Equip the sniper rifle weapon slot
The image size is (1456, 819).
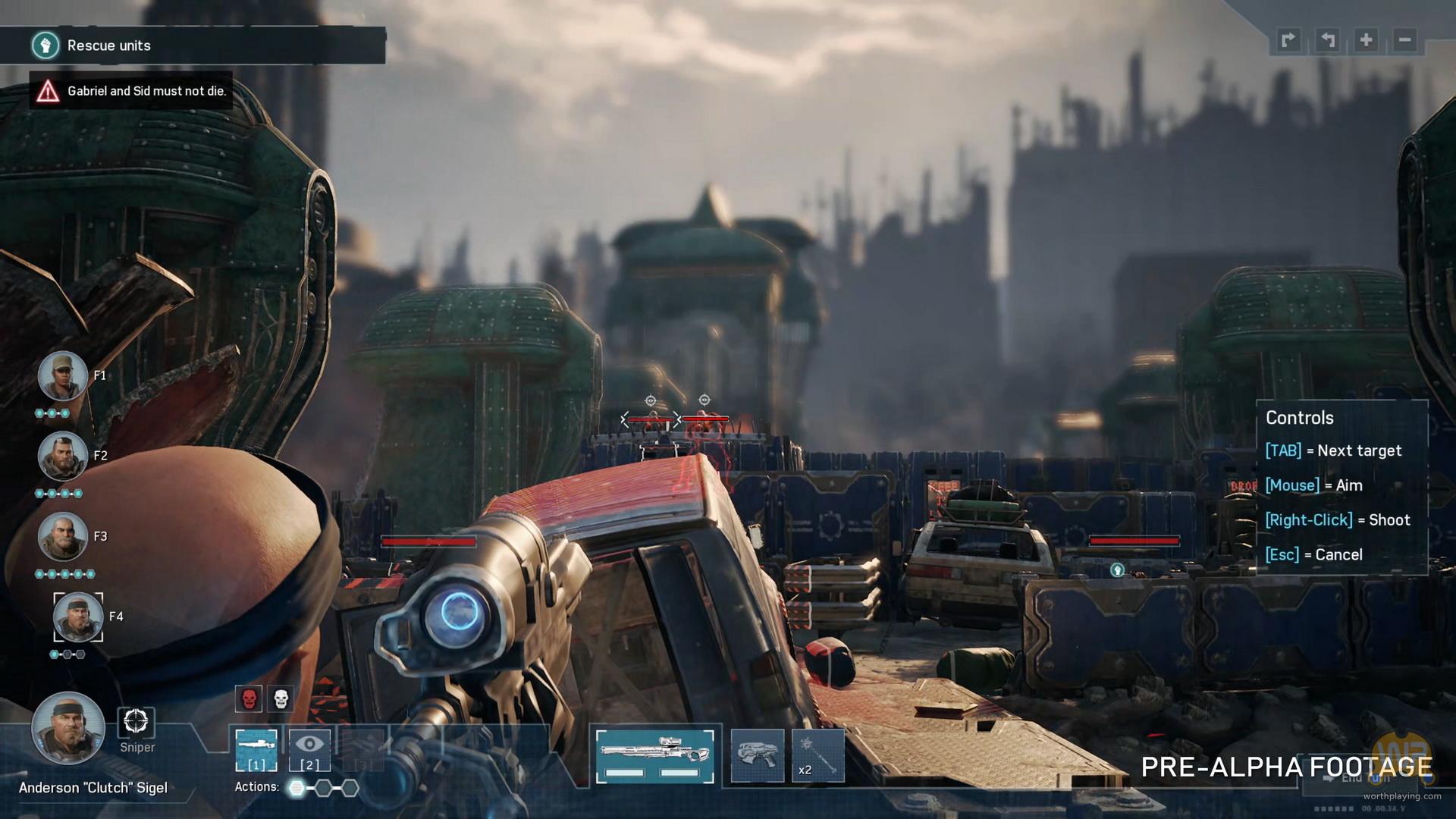tap(654, 756)
